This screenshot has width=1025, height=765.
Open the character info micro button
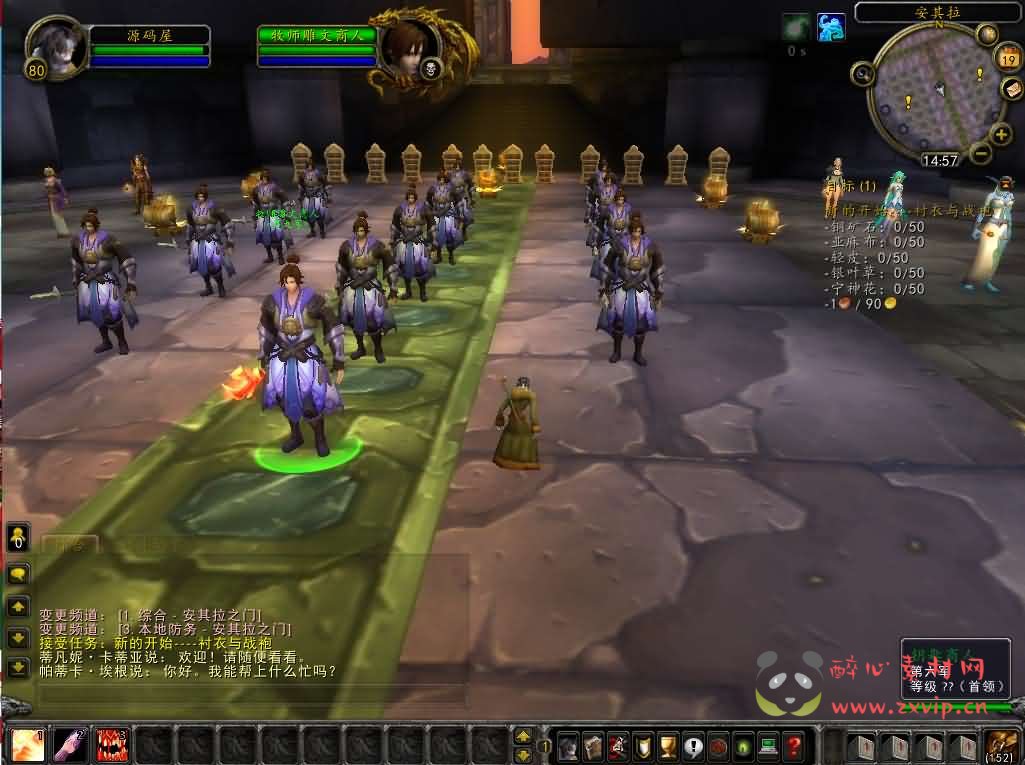(568, 745)
